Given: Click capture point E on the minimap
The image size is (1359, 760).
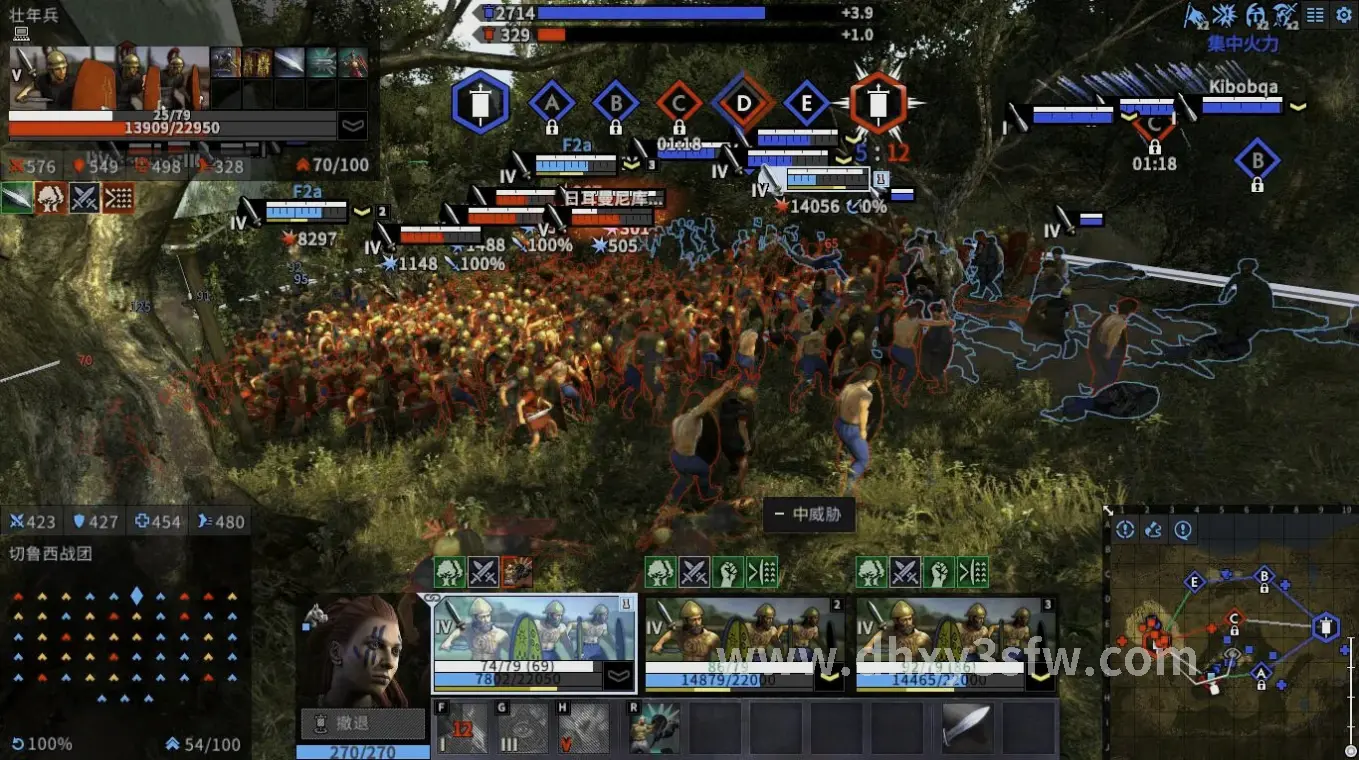Looking at the screenshot, I should pyautogui.click(x=1194, y=582).
